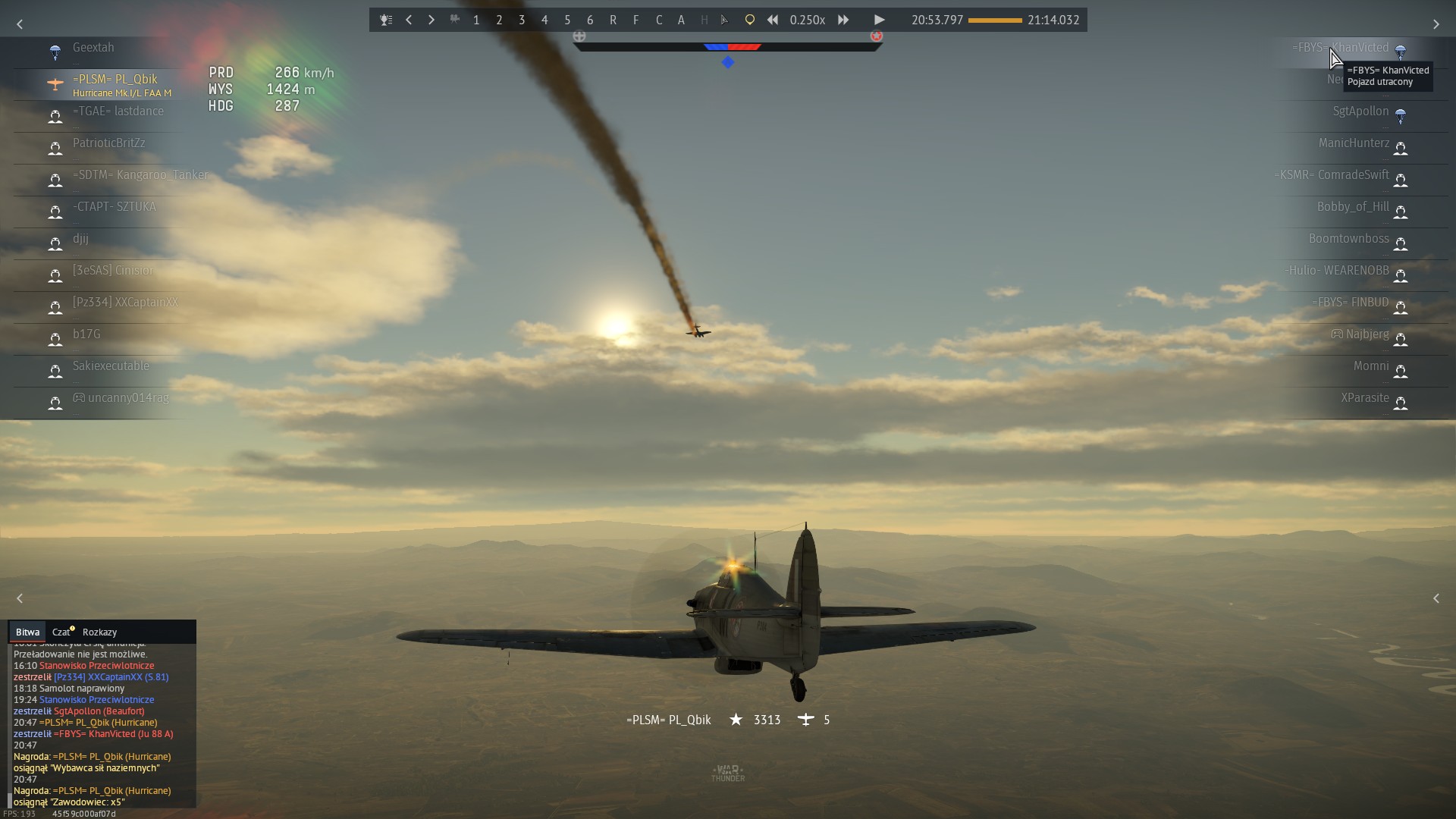Open the scoreboard trophy list icon

pos(386,20)
